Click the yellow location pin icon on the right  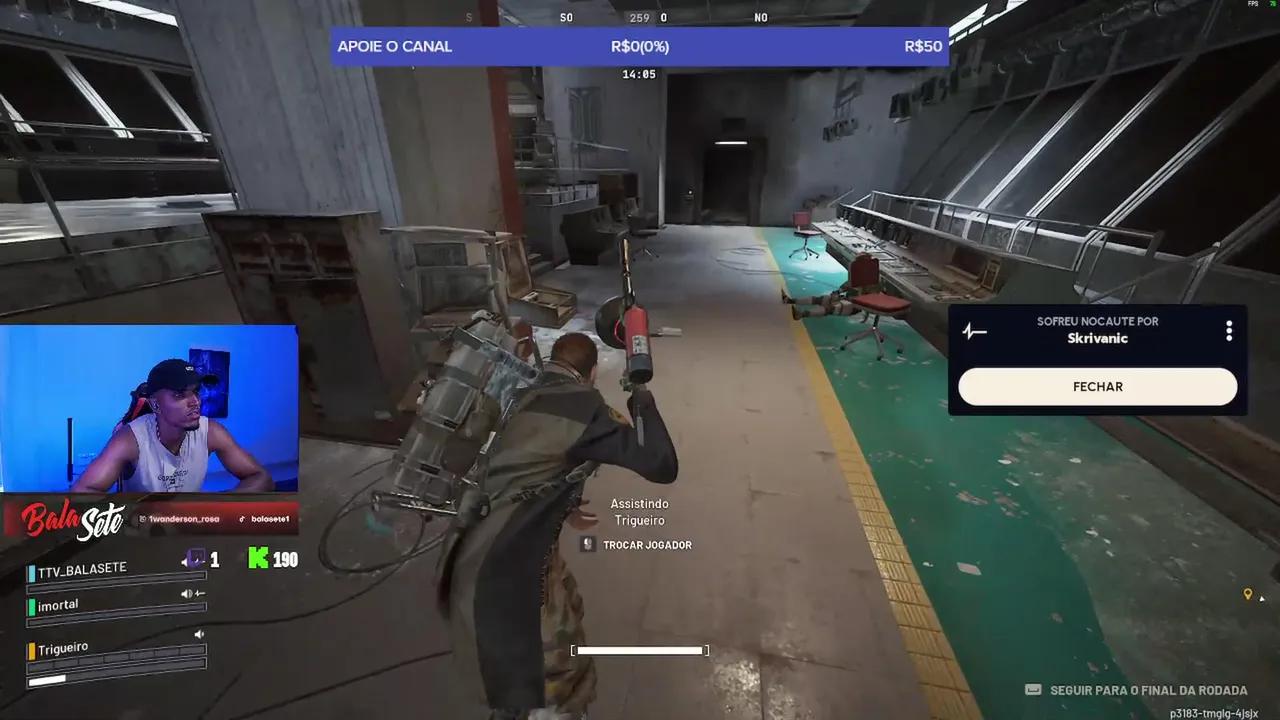point(1248,593)
